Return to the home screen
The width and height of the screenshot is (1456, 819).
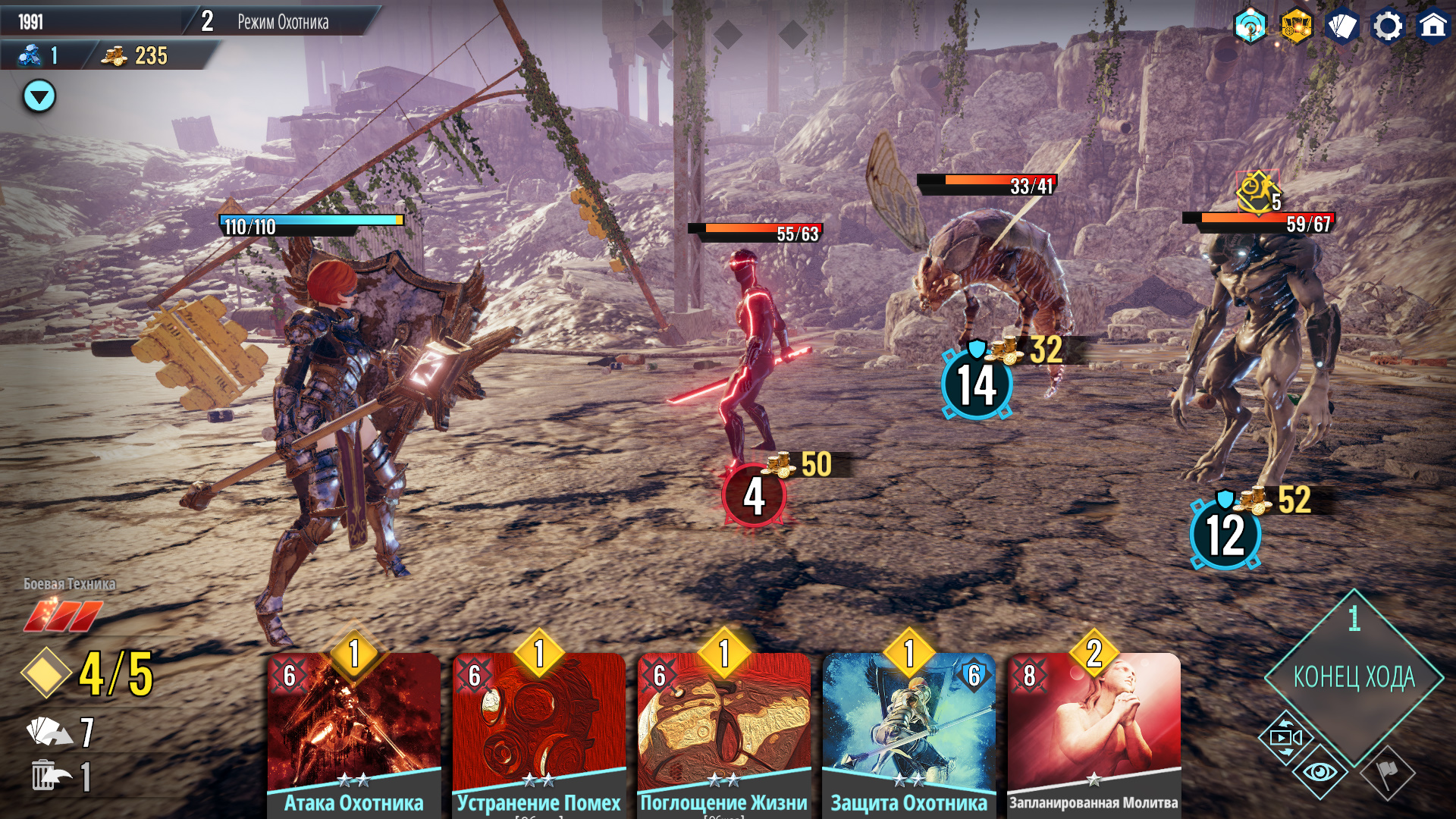click(1432, 27)
